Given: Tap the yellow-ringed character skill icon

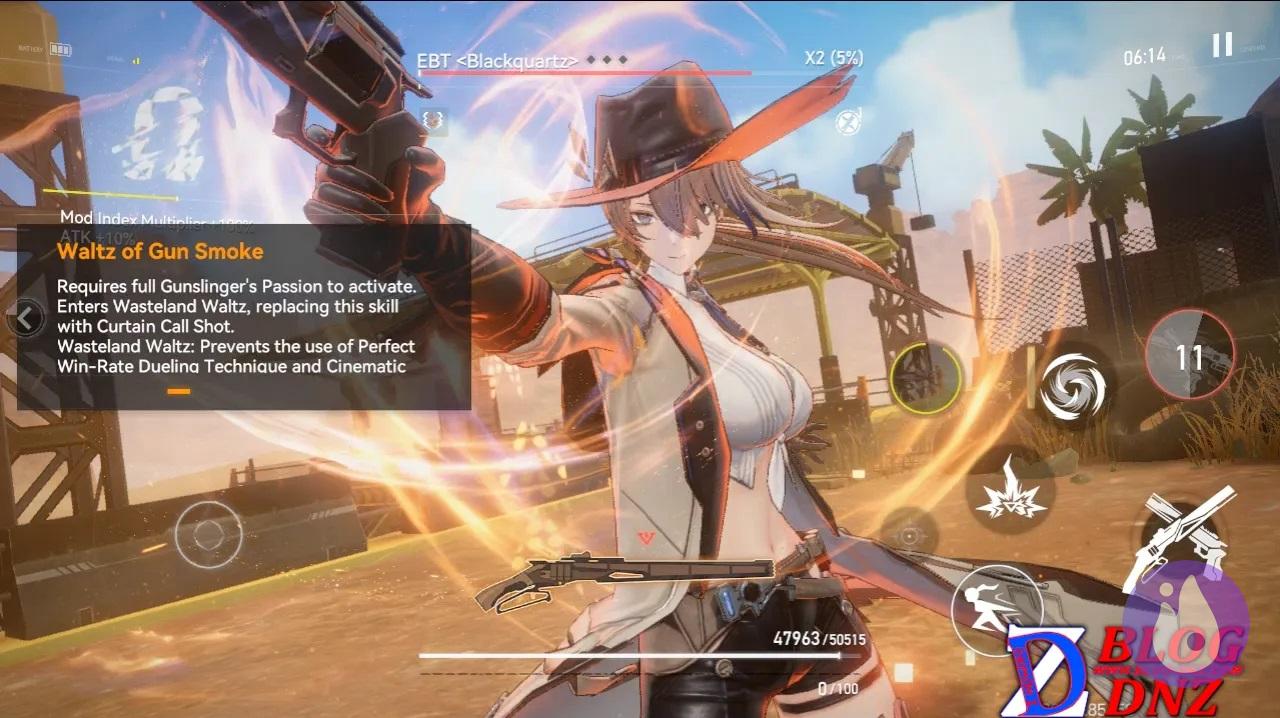Looking at the screenshot, I should coord(926,379).
